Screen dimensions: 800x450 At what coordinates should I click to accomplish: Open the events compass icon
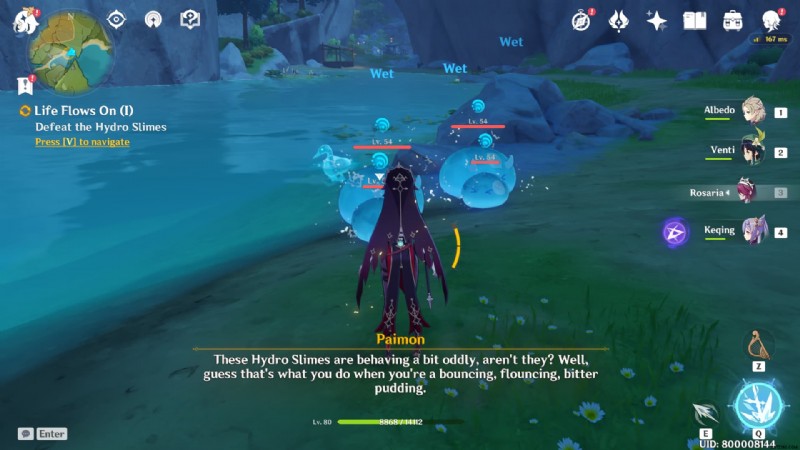click(582, 20)
